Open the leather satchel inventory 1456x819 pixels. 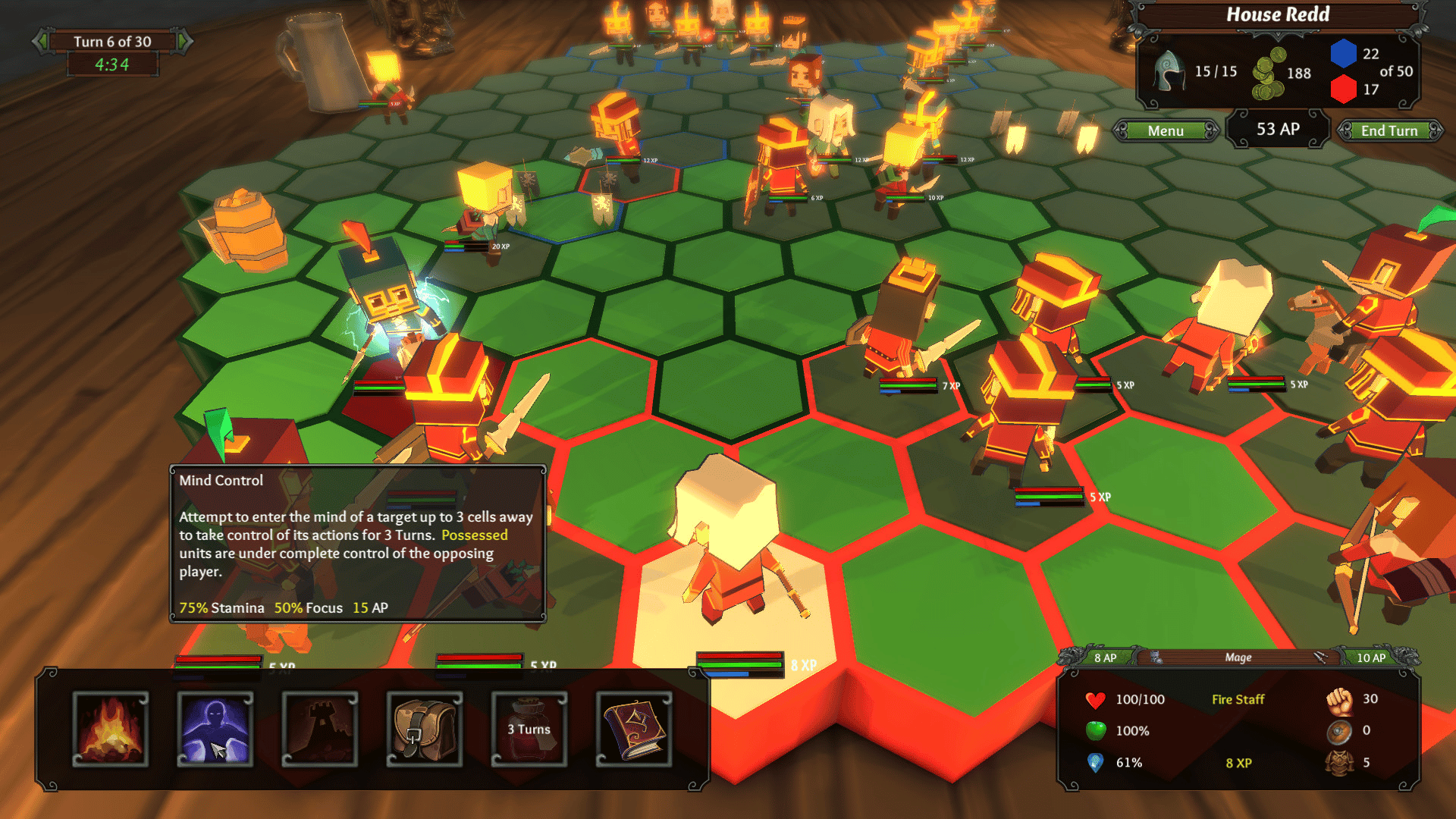coord(424,730)
